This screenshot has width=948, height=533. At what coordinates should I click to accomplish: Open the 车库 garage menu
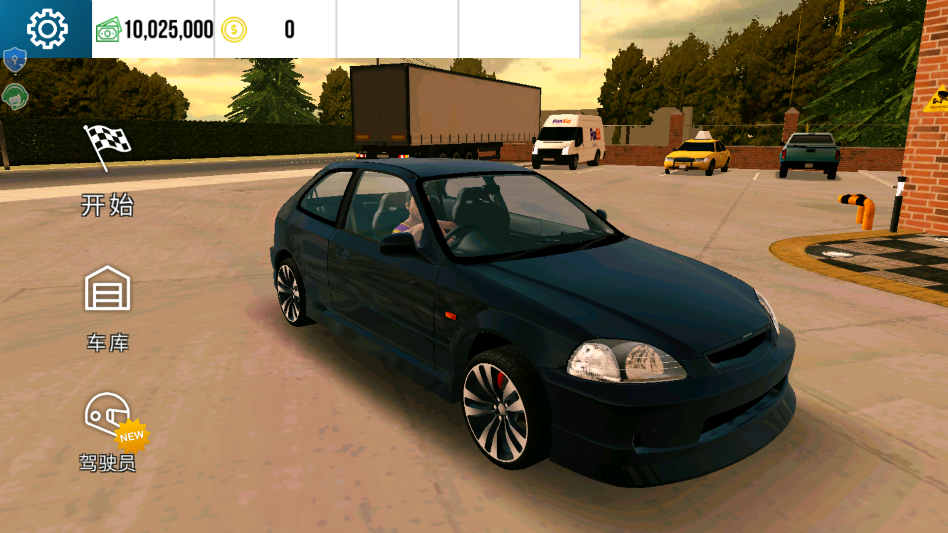(x=107, y=308)
